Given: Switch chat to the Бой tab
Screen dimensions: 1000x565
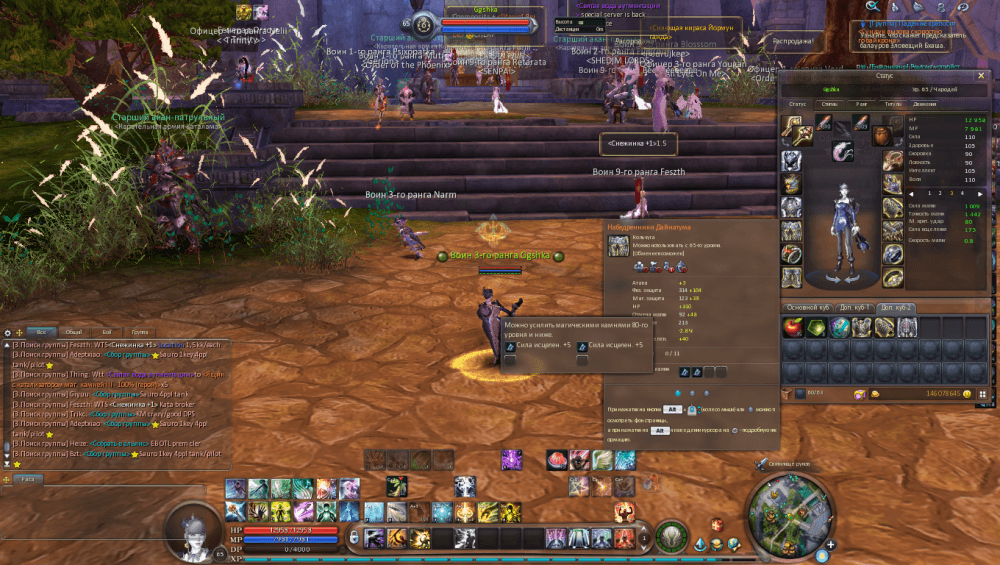Looking at the screenshot, I should point(107,332).
